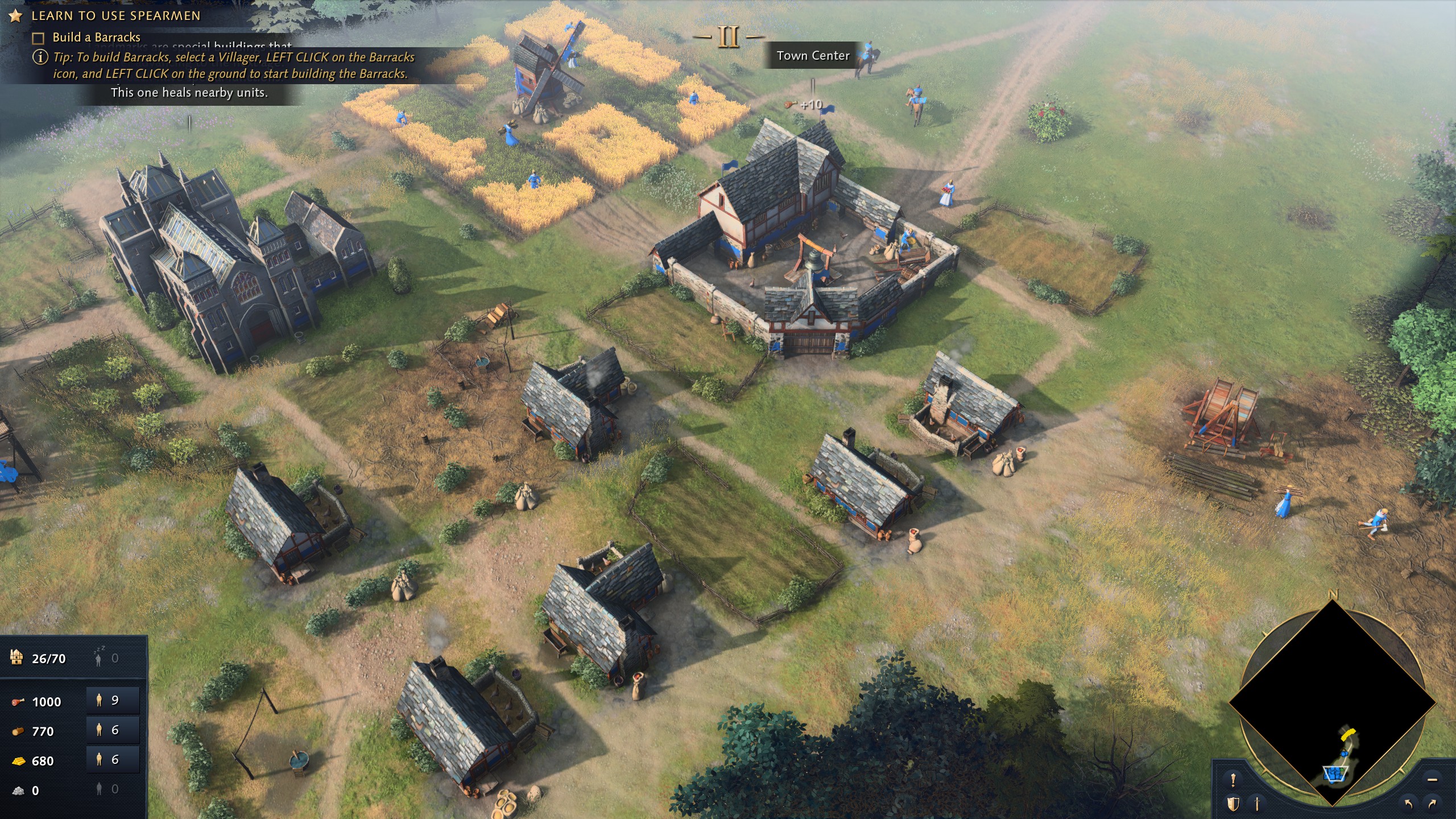Rotate camera with the right curved arrow
This screenshot has height=819, width=1456.
click(x=1432, y=804)
